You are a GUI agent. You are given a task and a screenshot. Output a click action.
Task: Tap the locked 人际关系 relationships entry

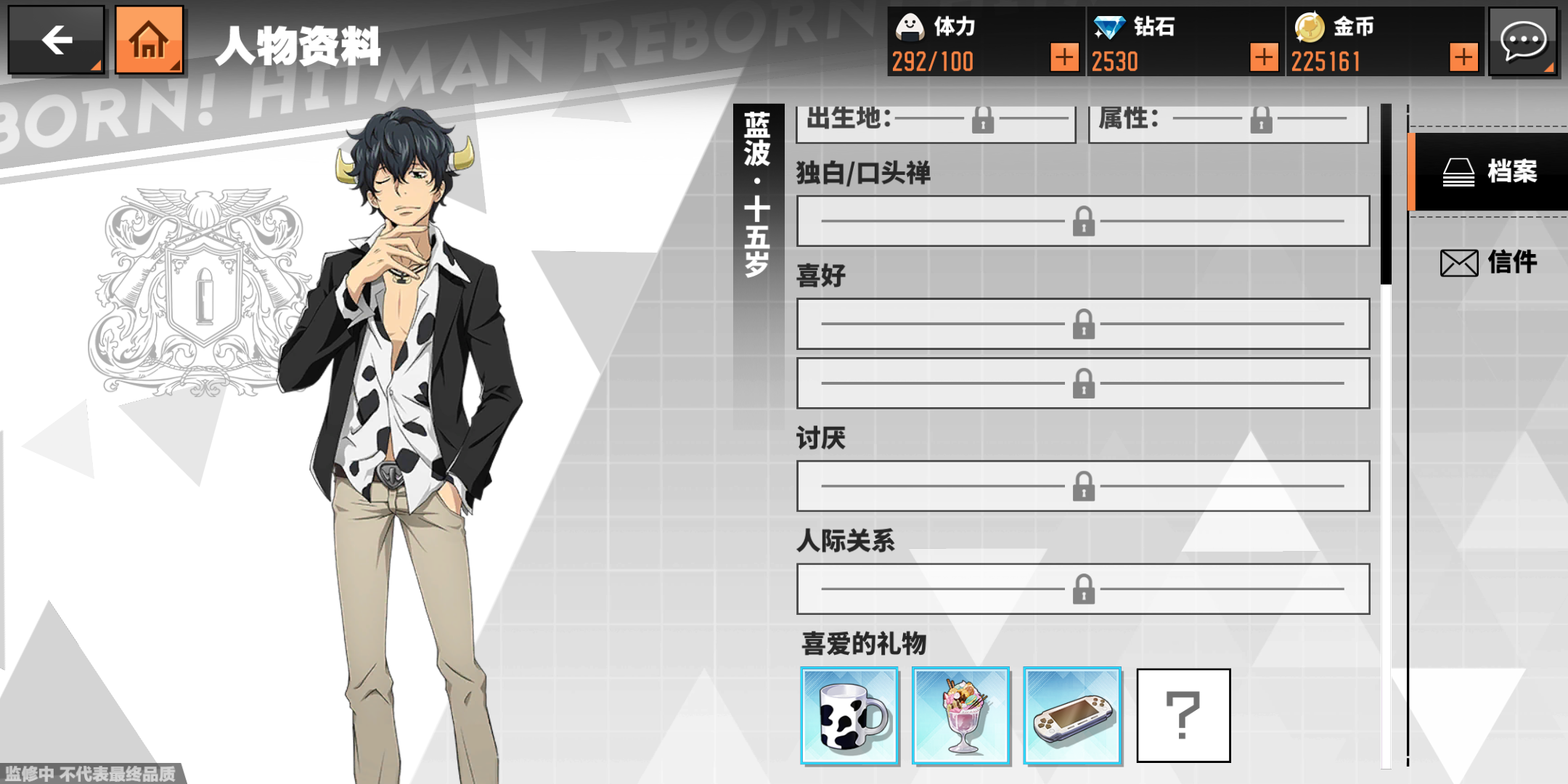pos(1083,589)
